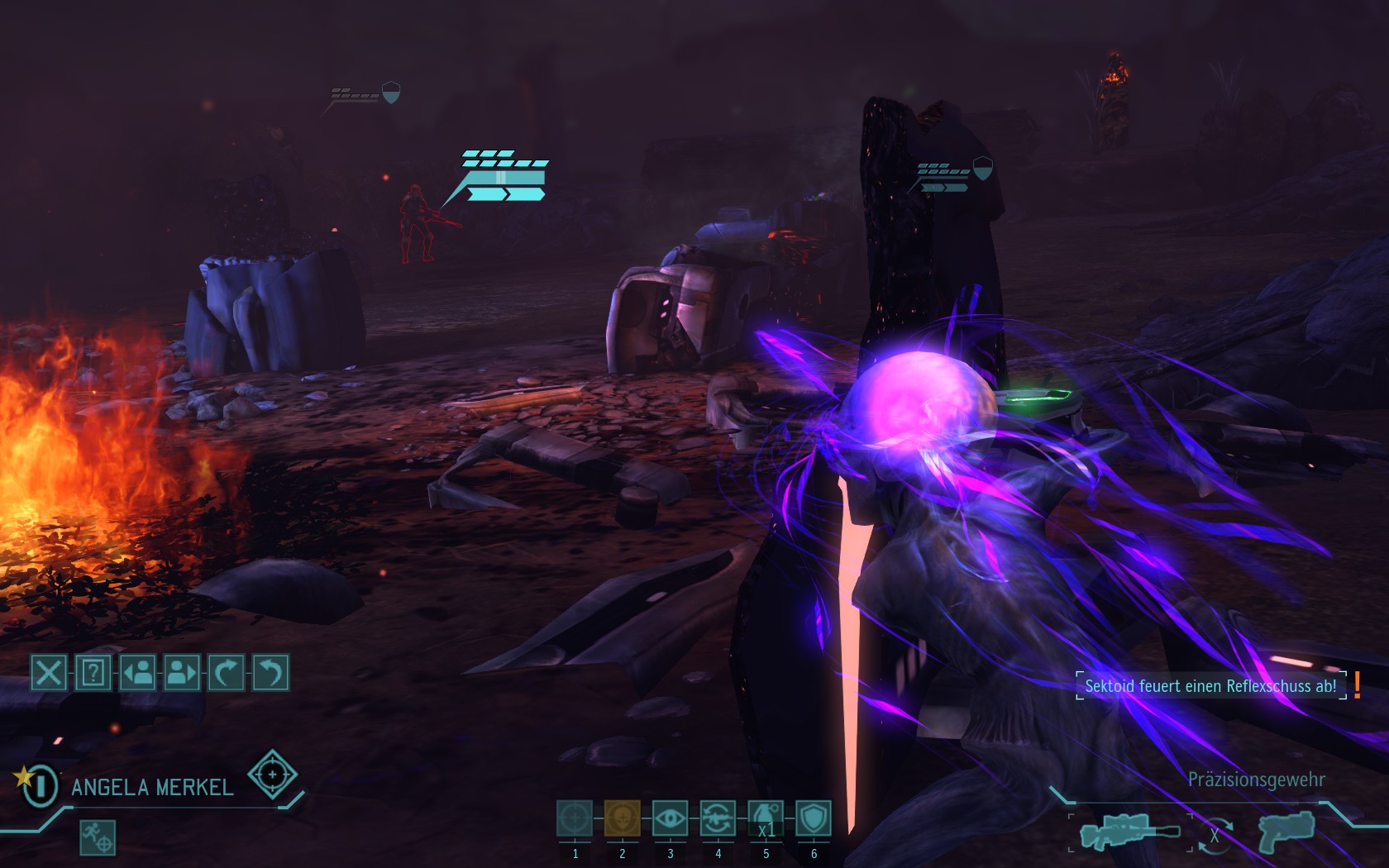The width and height of the screenshot is (1389, 868).
Task: Select the sniper rifle weapon icon
Action: (1129, 832)
